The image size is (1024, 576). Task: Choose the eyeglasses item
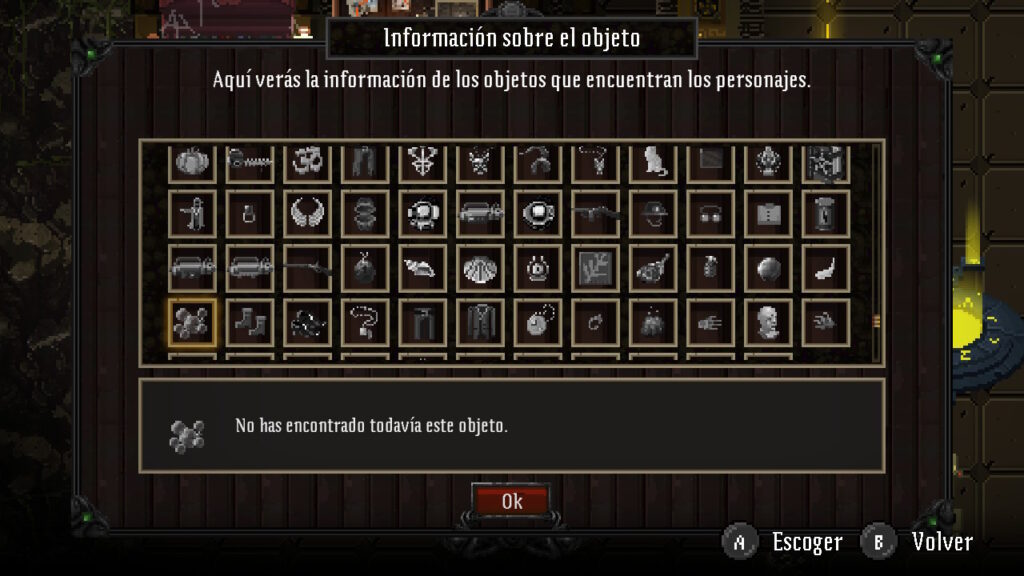pyautogui.click(x=711, y=213)
